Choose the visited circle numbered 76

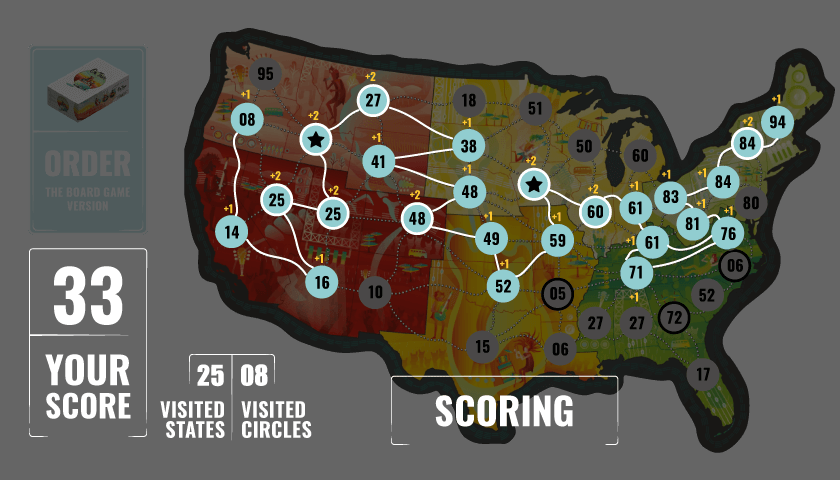[x=728, y=234]
